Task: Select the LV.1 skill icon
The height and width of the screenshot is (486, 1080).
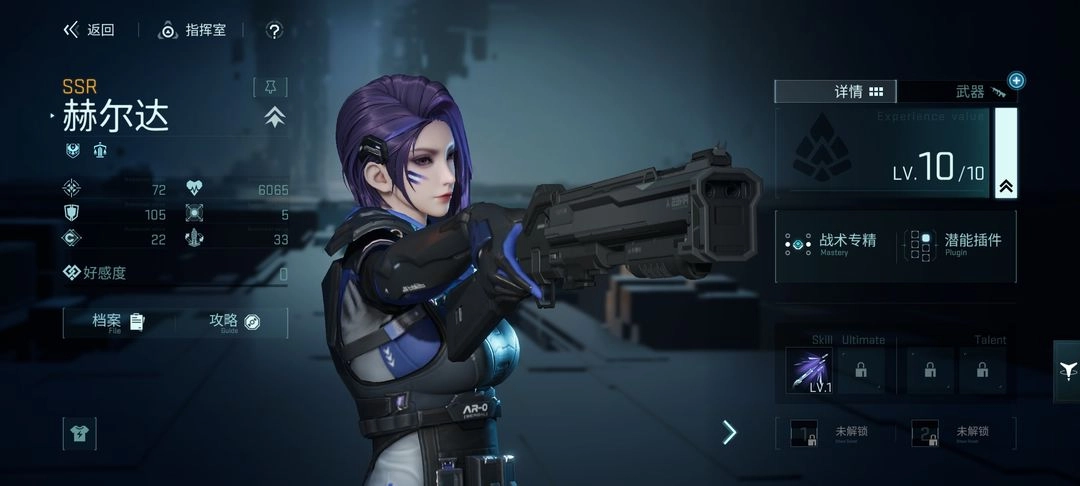Action: pos(809,370)
